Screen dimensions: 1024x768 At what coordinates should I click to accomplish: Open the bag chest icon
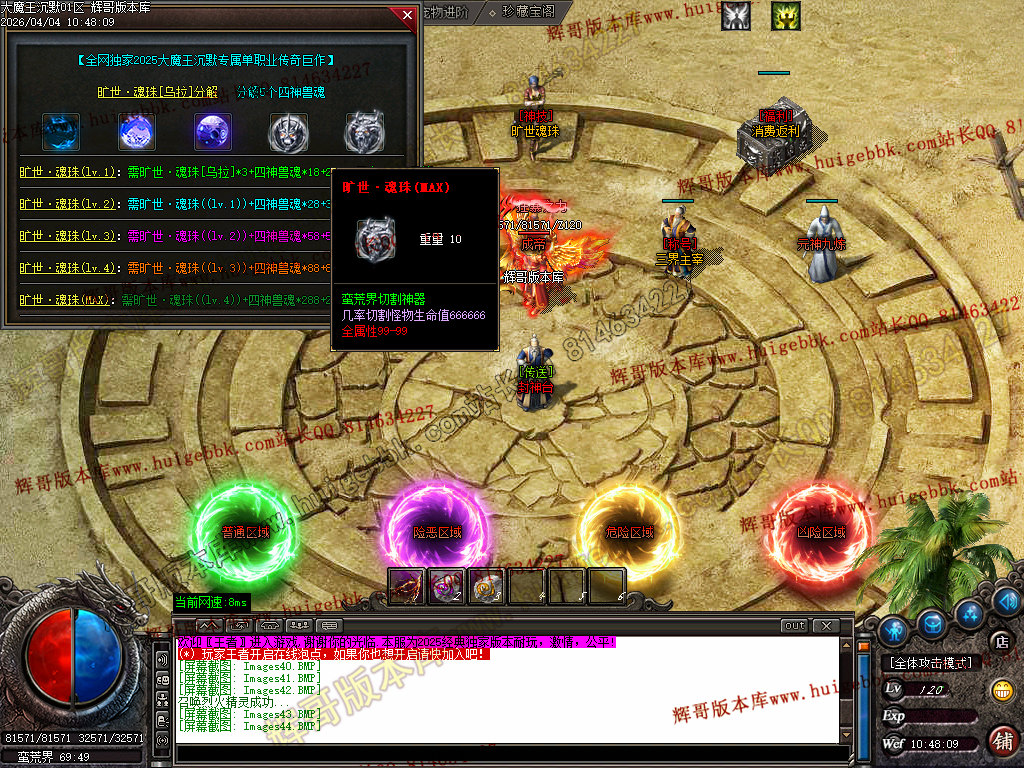click(x=933, y=622)
